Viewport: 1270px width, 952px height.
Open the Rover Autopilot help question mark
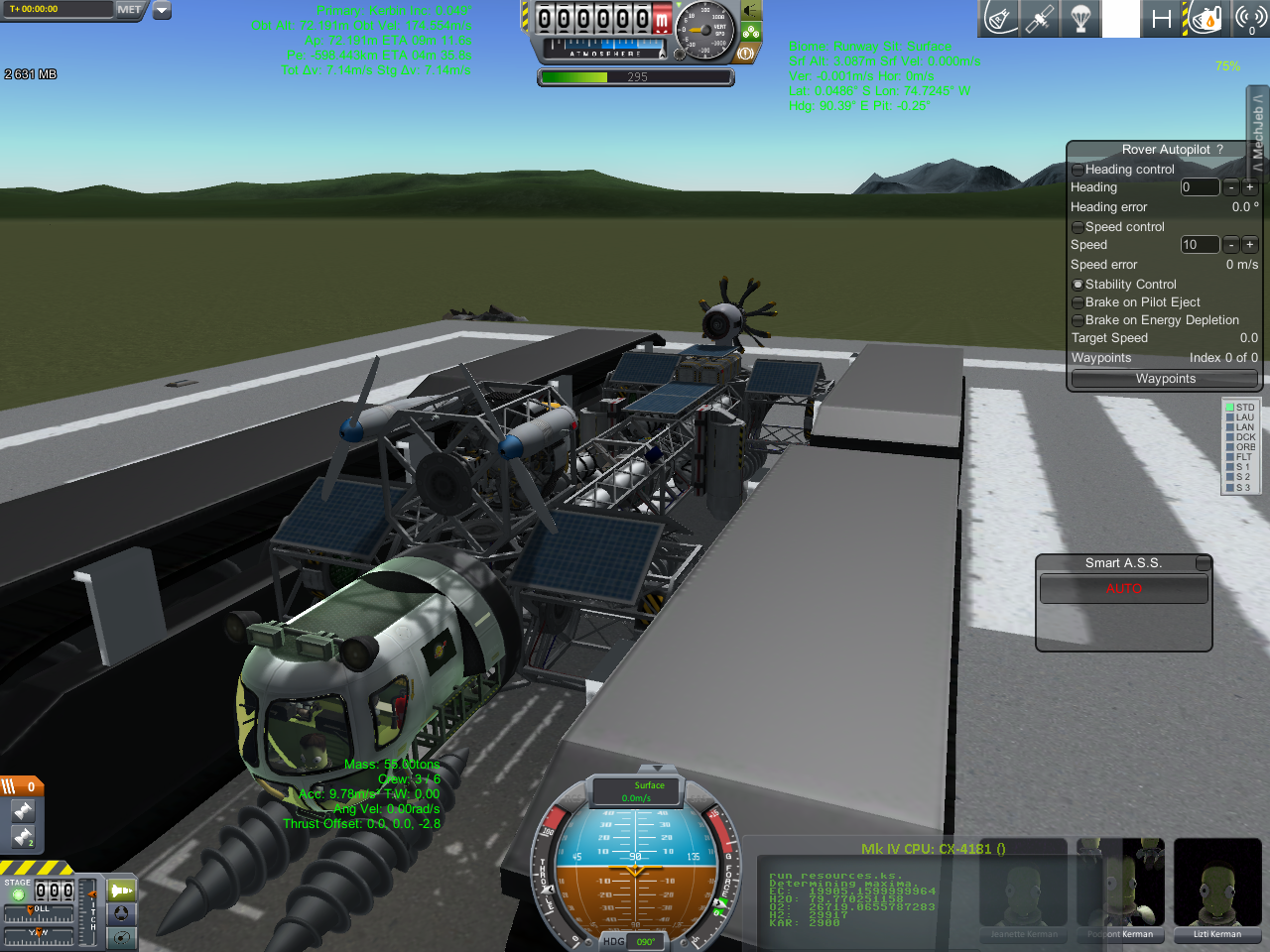coord(1219,150)
